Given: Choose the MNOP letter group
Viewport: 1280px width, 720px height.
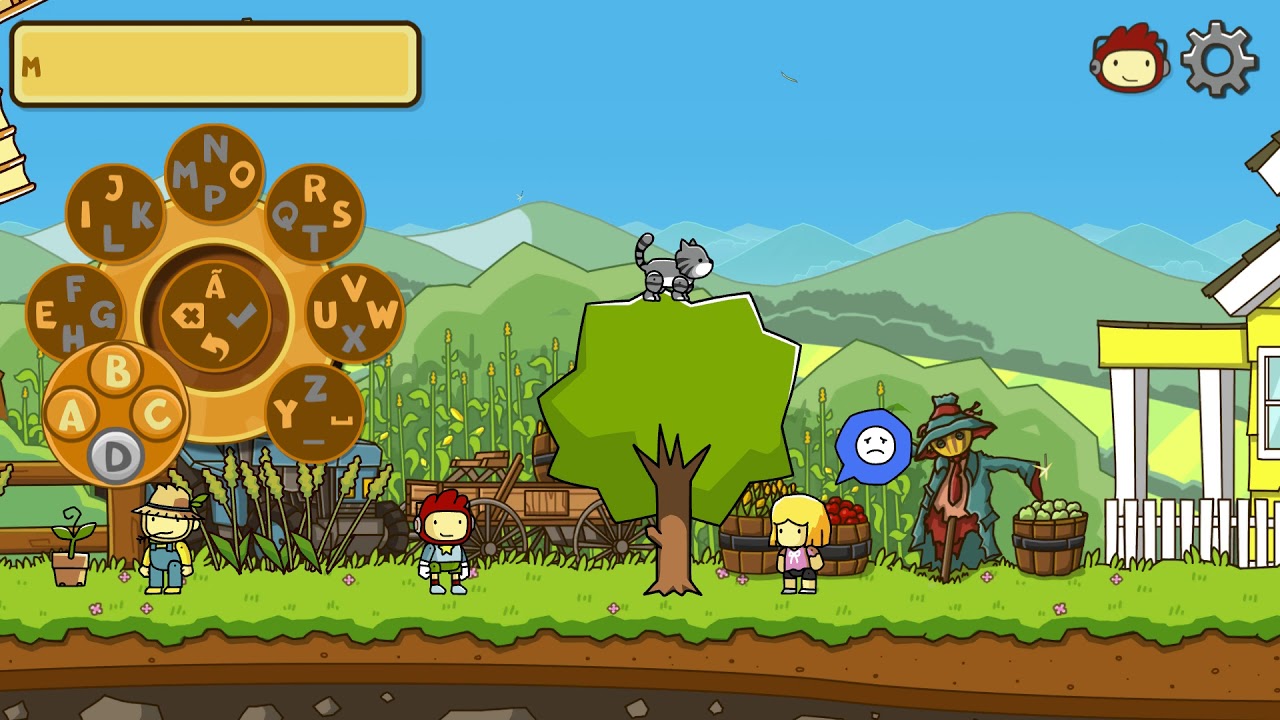Looking at the screenshot, I should [x=214, y=174].
